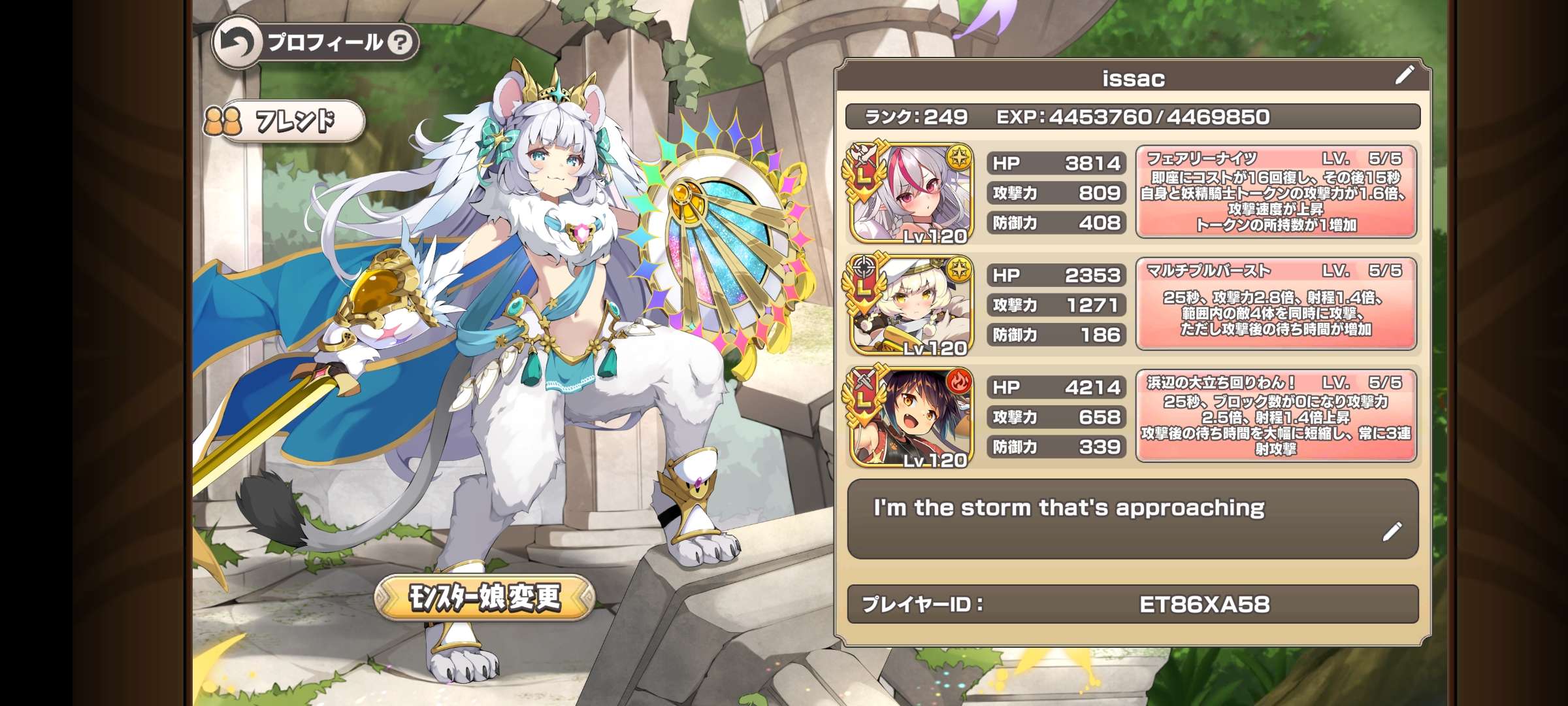Go back using the return arrow button
The image size is (1568, 706).
pos(235,43)
